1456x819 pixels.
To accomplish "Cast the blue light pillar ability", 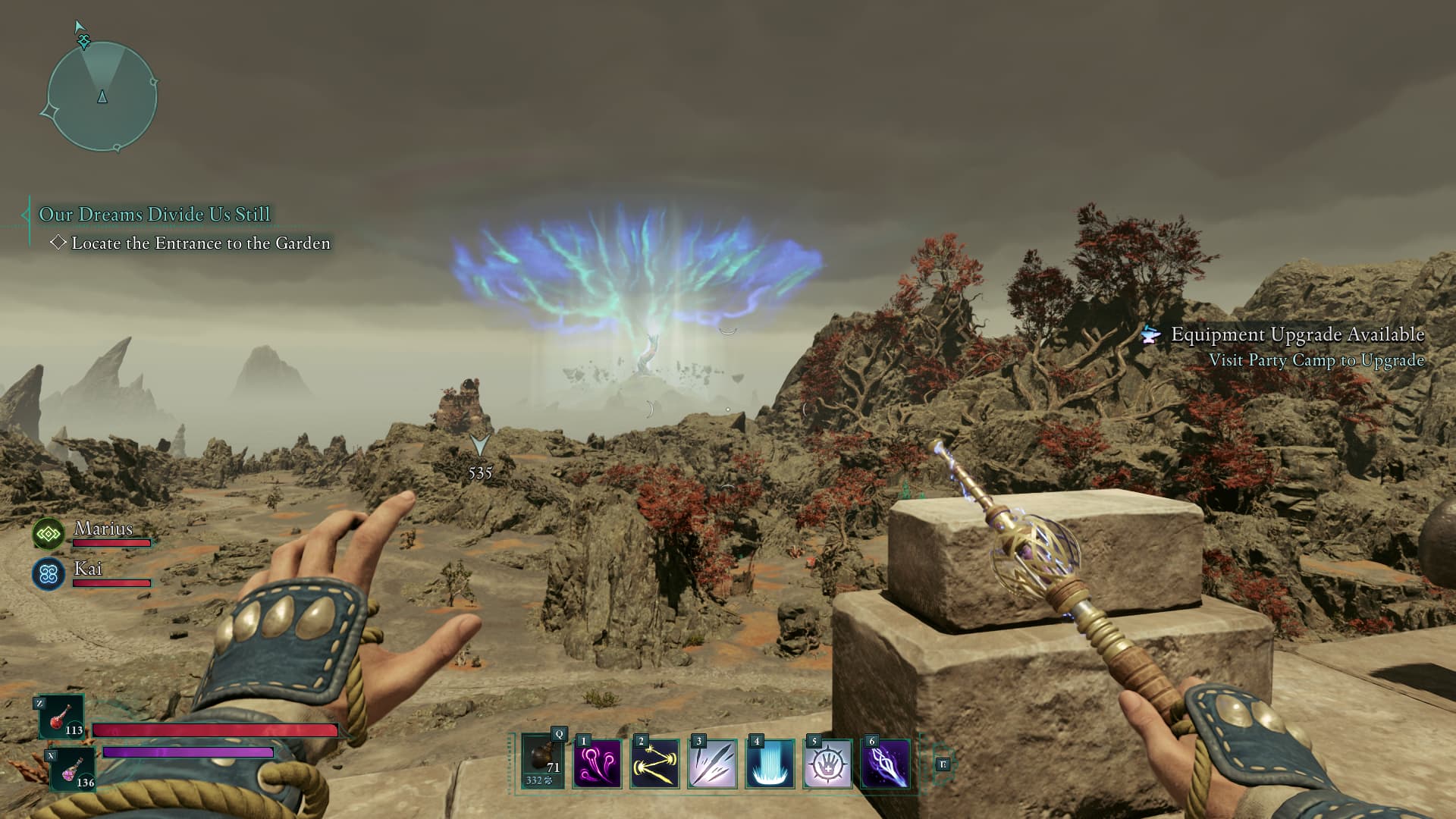I will tap(770, 764).
